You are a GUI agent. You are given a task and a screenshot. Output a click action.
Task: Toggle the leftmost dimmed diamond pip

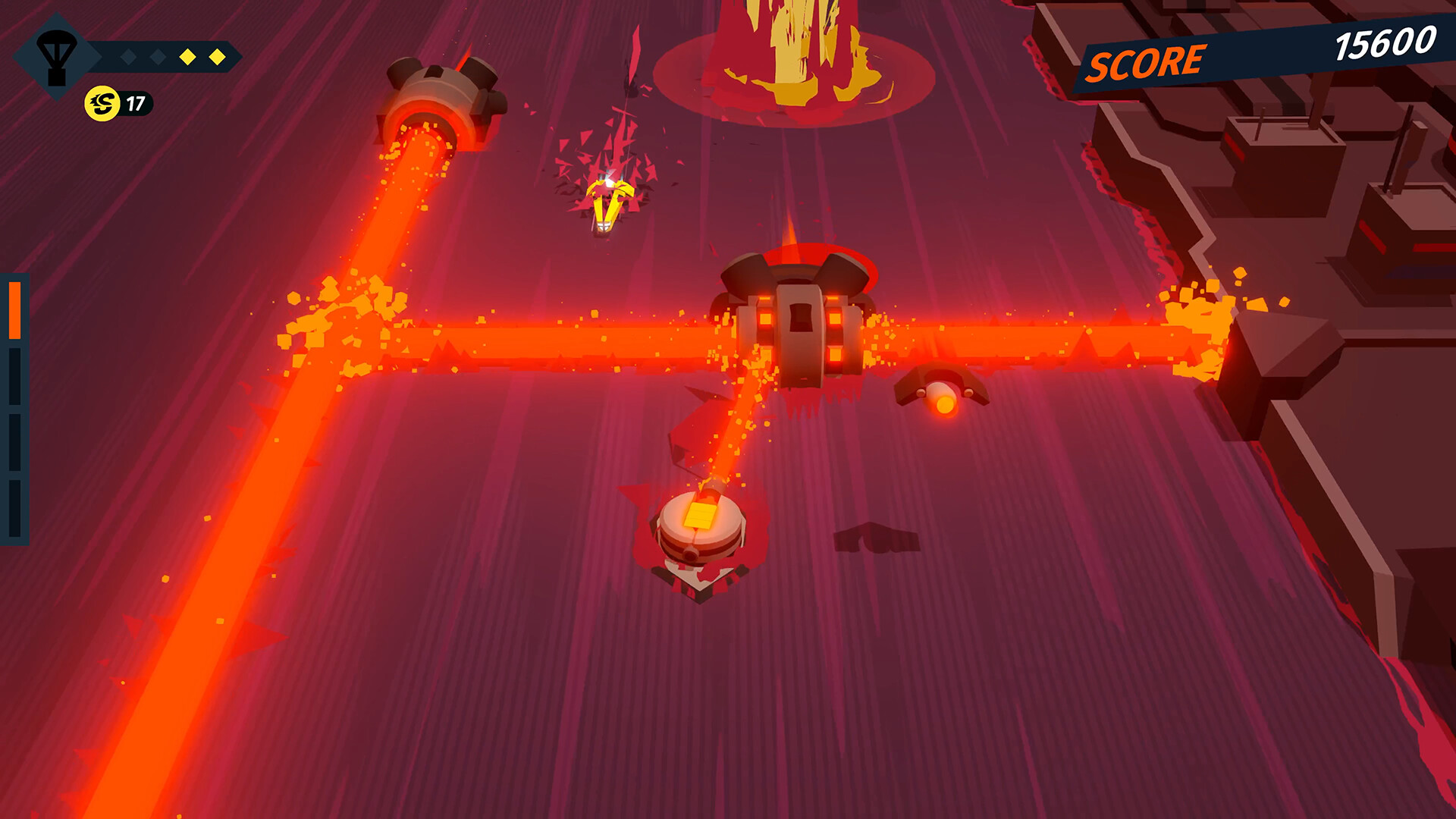128,55
